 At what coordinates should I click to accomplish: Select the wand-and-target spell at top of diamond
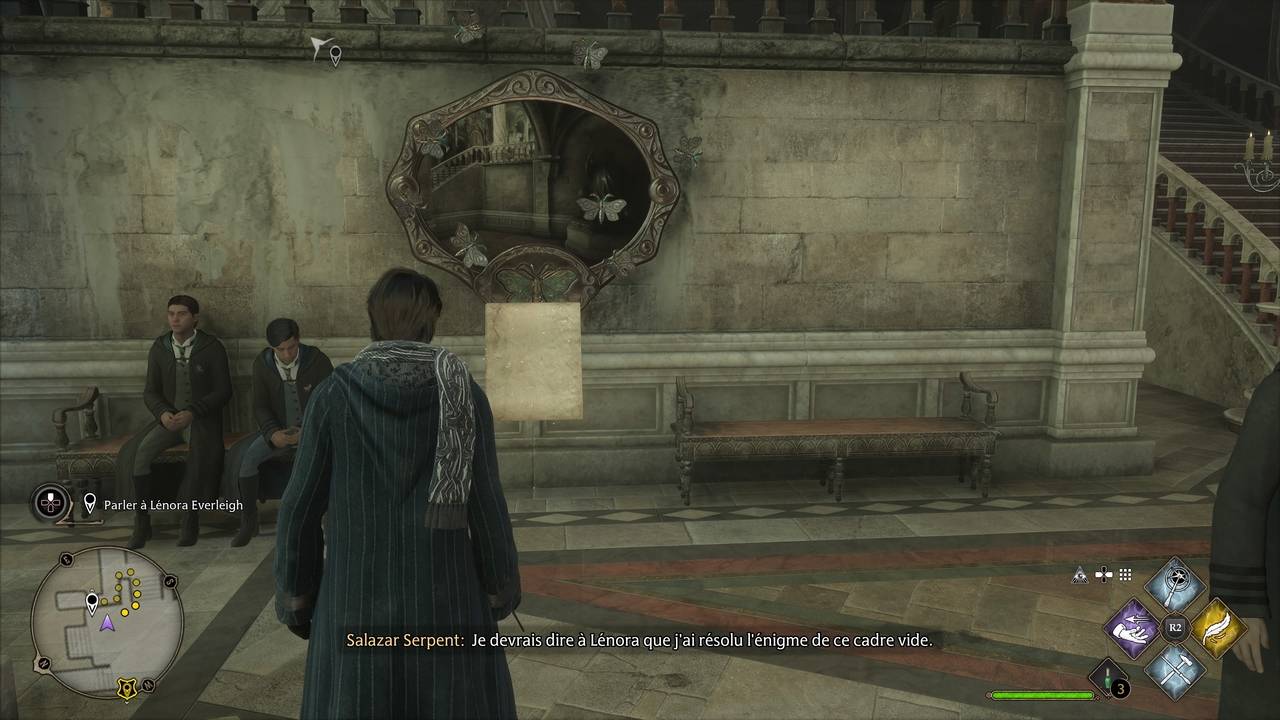click(1175, 587)
